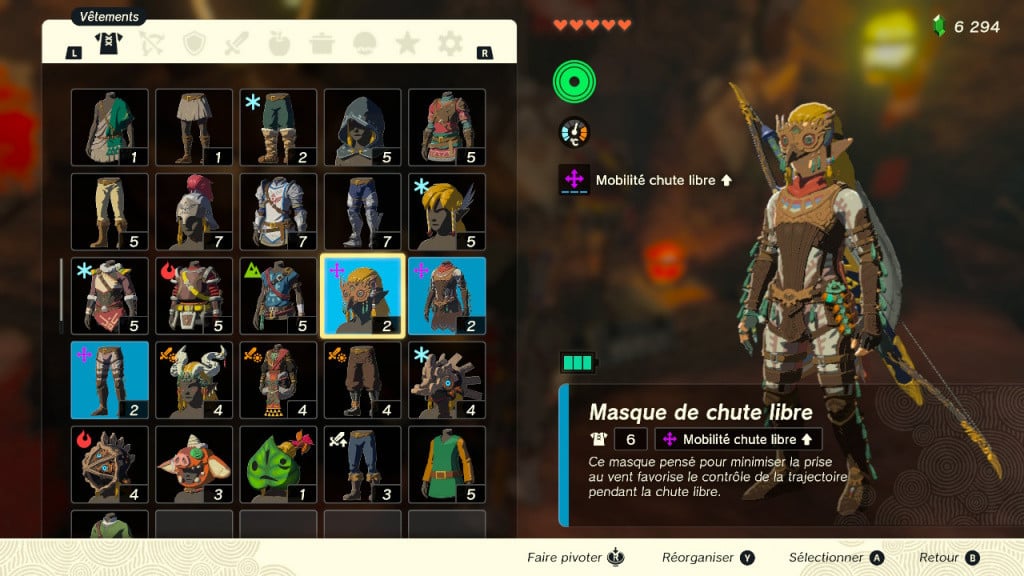Open the shields tab
1024x576 pixels.
tap(194, 43)
